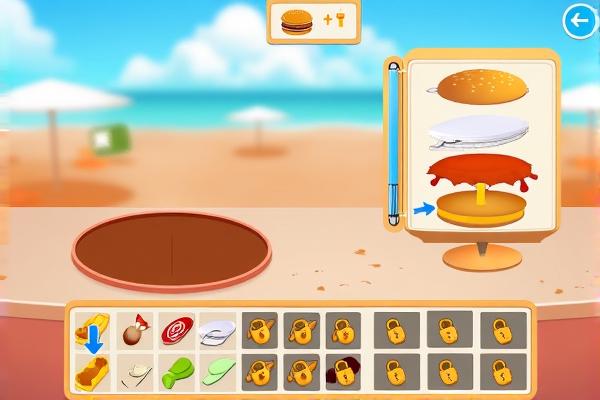Select the top bun with the blue arrow
Image resolution: width=600 pixels, height=400 pixels.
tap(92, 329)
